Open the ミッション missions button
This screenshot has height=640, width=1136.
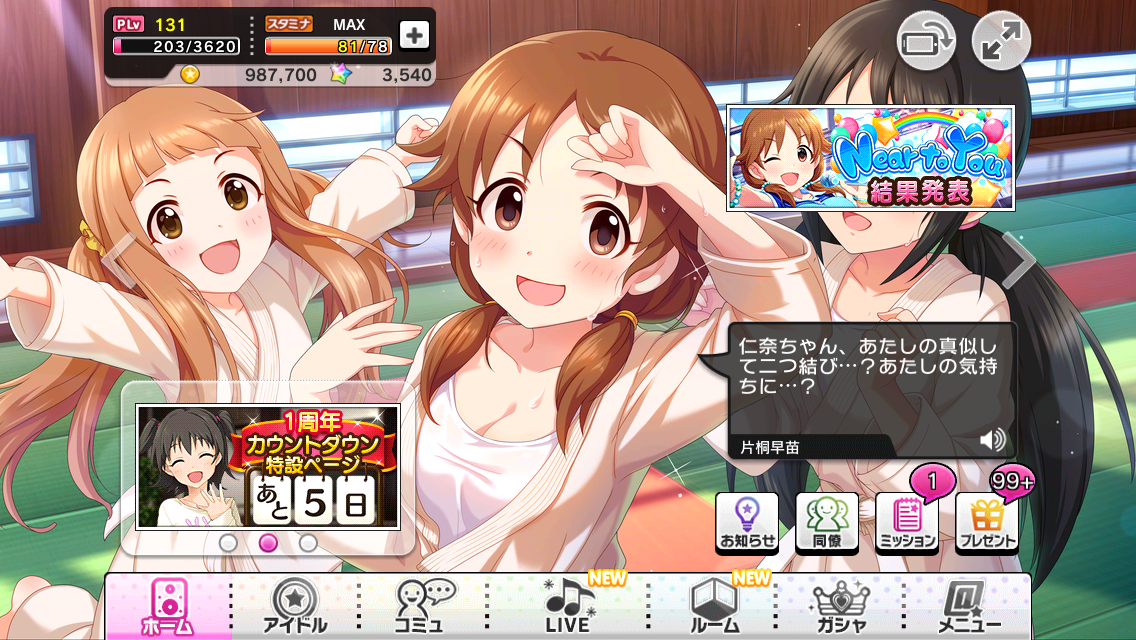click(x=907, y=523)
